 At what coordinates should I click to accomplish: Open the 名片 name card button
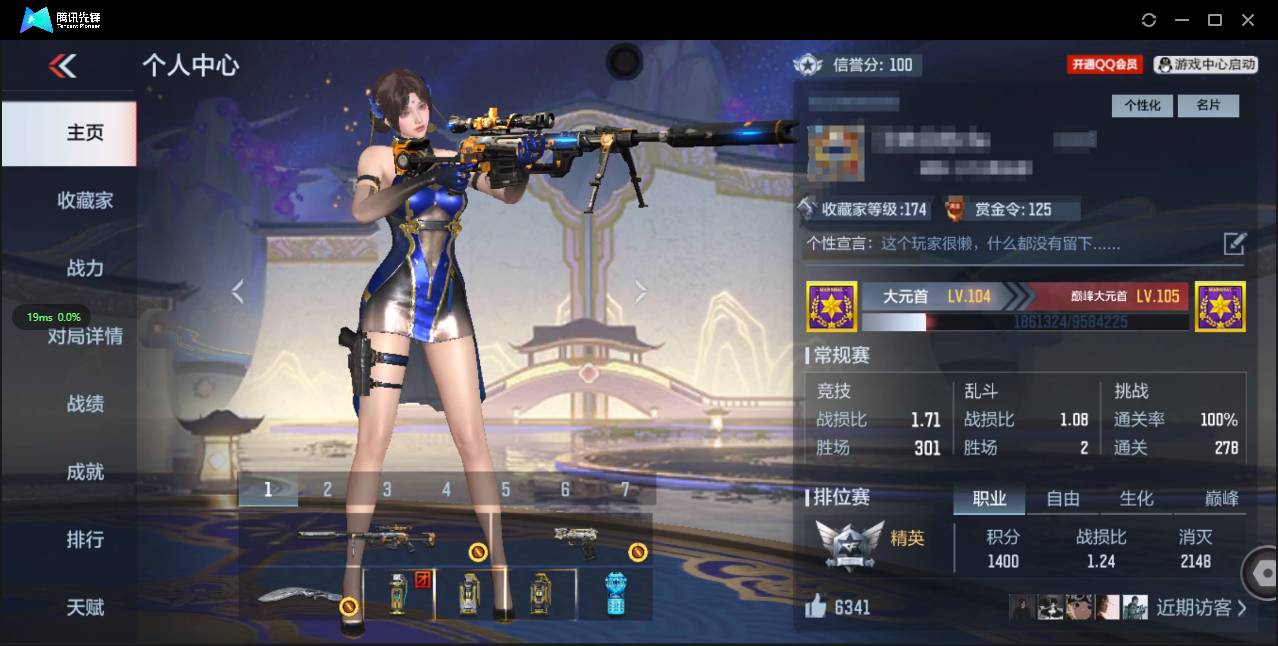click(1208, 105)
